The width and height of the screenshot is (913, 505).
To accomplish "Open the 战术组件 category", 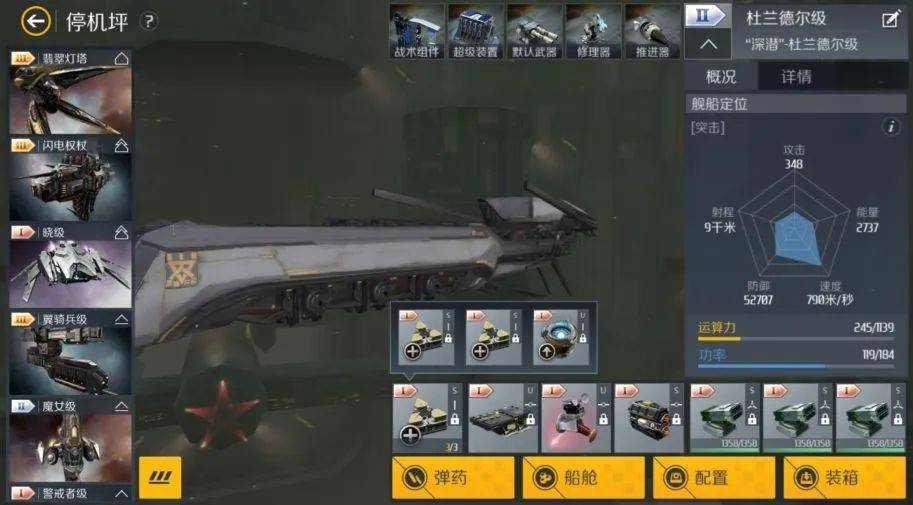I will pyautogui.click(x=416, y=30).
